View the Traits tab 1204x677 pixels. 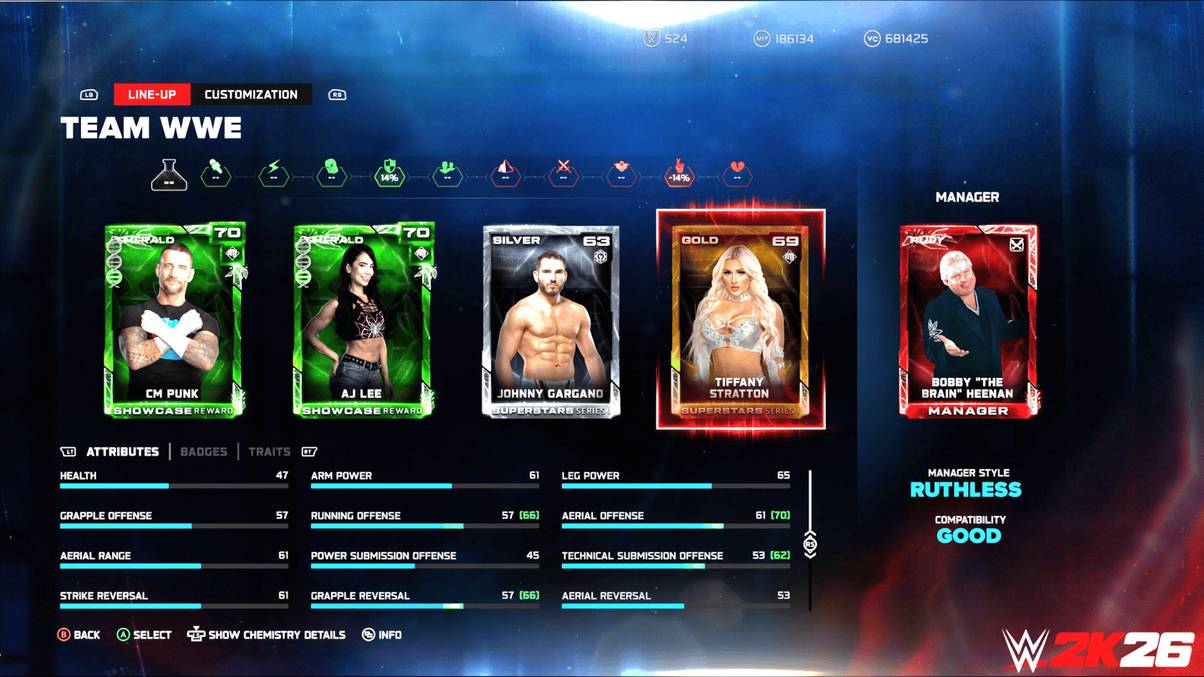coord(269,452)
